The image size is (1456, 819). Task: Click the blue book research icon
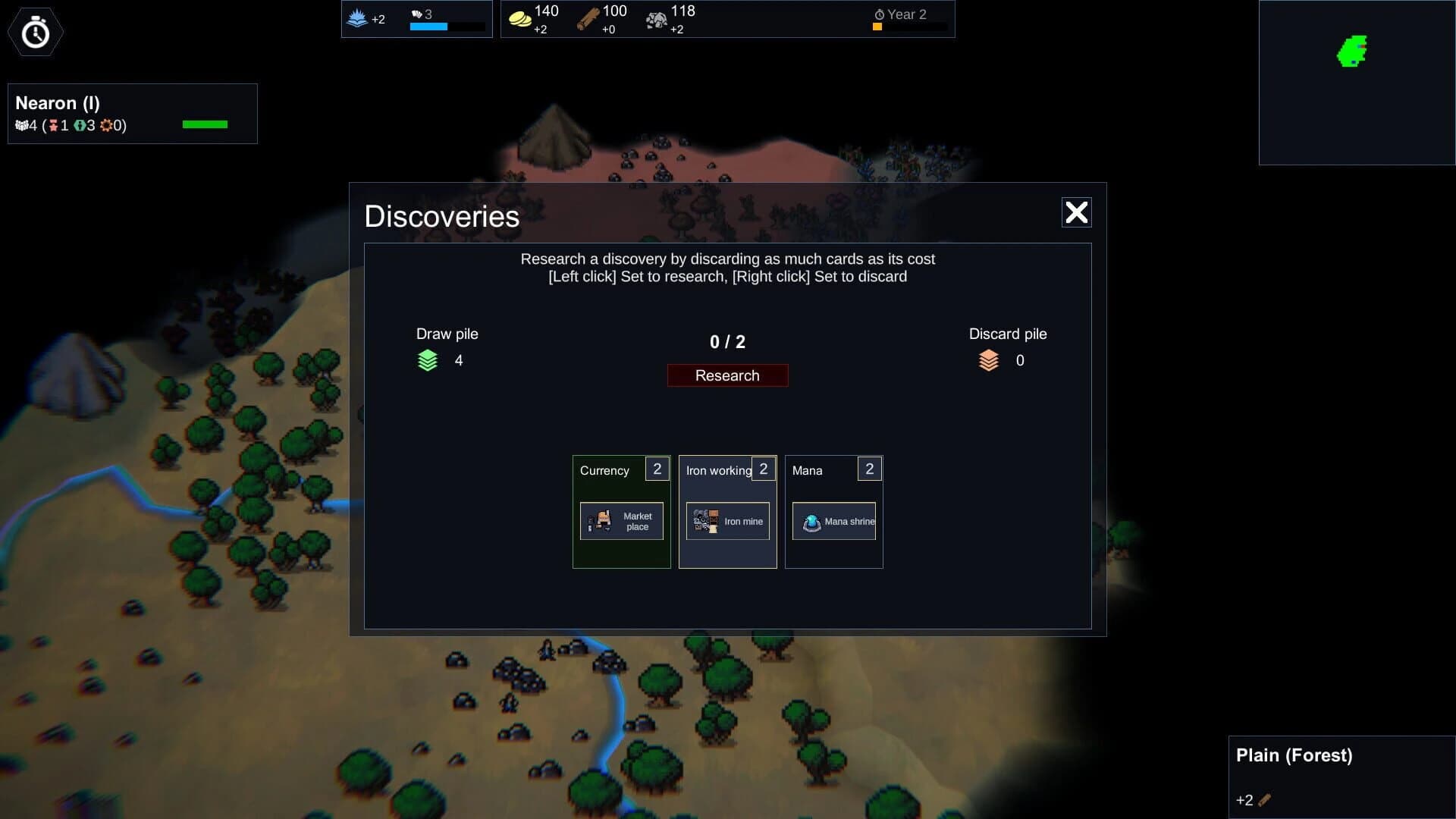click(356, 17)
